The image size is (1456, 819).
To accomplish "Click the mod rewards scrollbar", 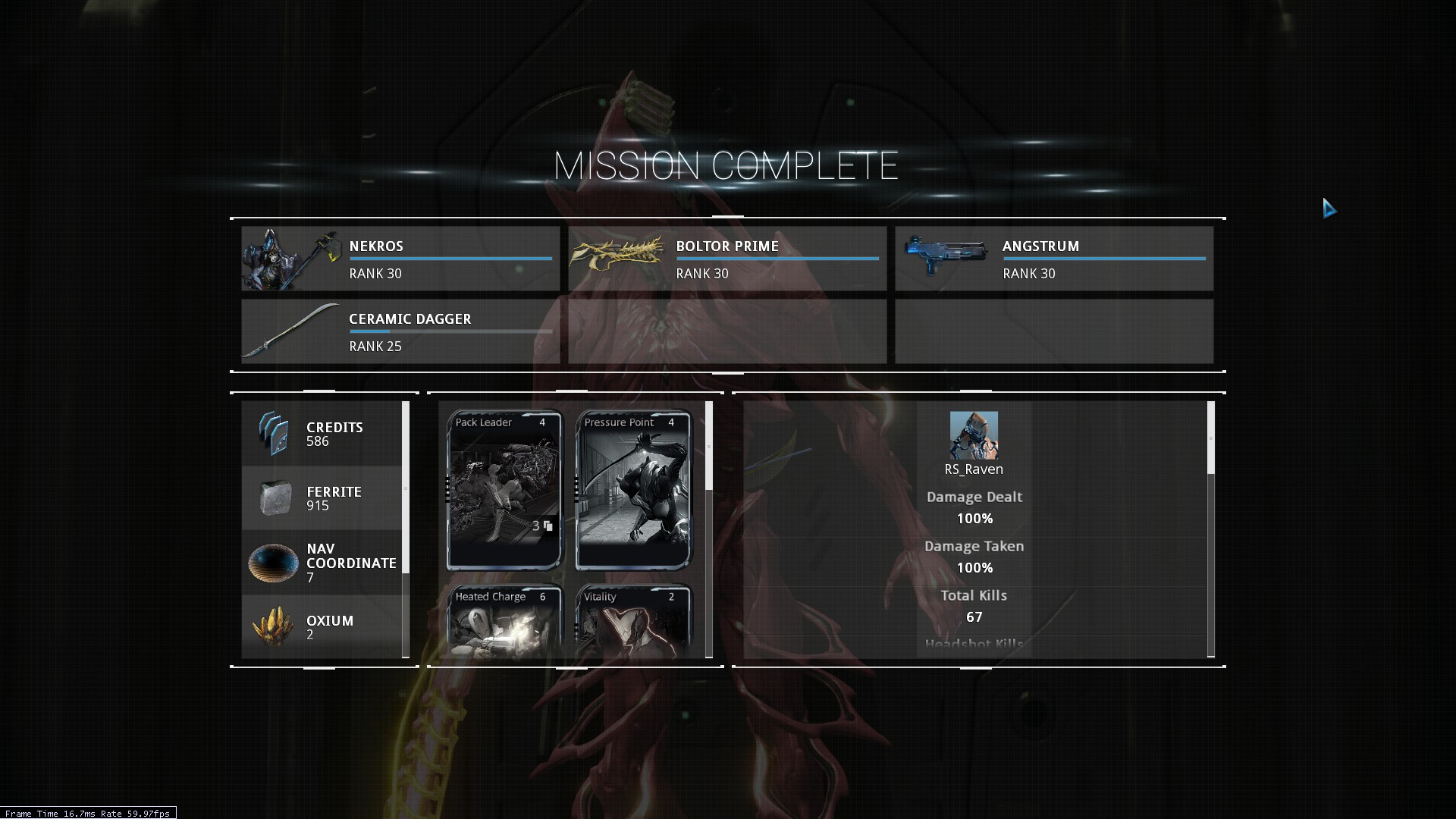I will pos(709,446).
